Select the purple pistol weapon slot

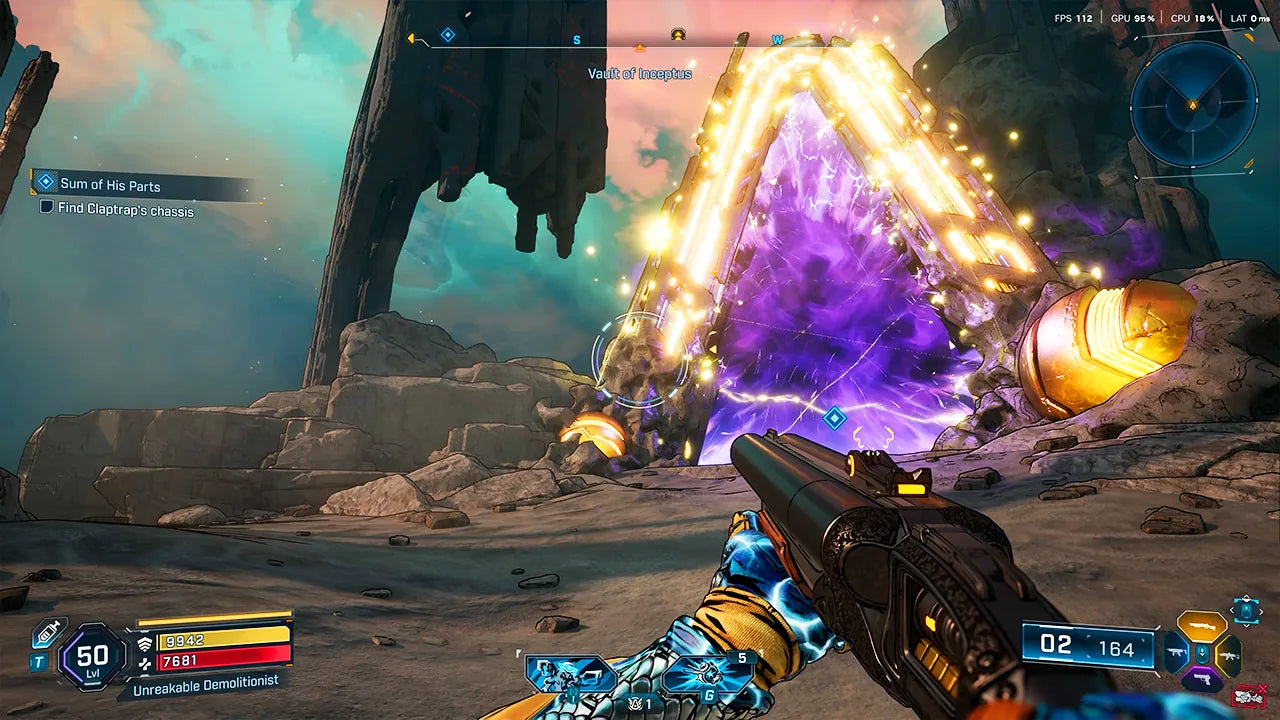[1202, 678]
